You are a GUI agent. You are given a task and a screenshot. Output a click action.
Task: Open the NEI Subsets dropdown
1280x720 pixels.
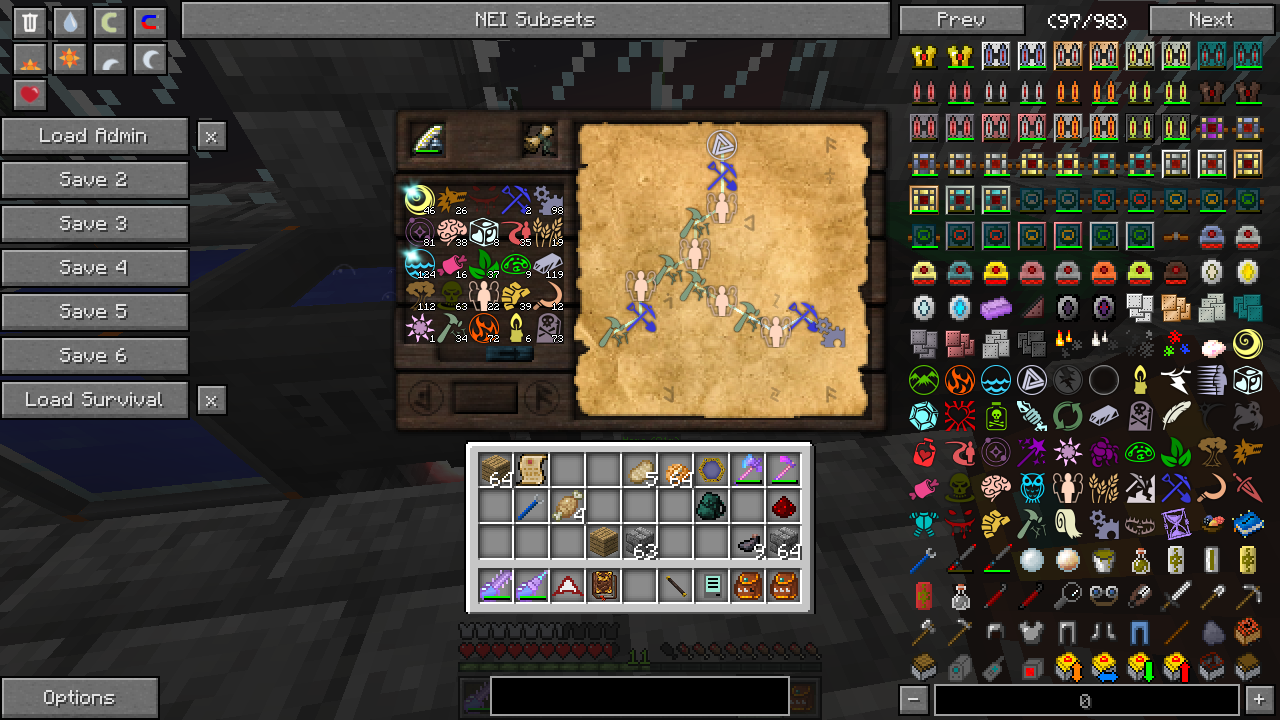coord(535,20)
